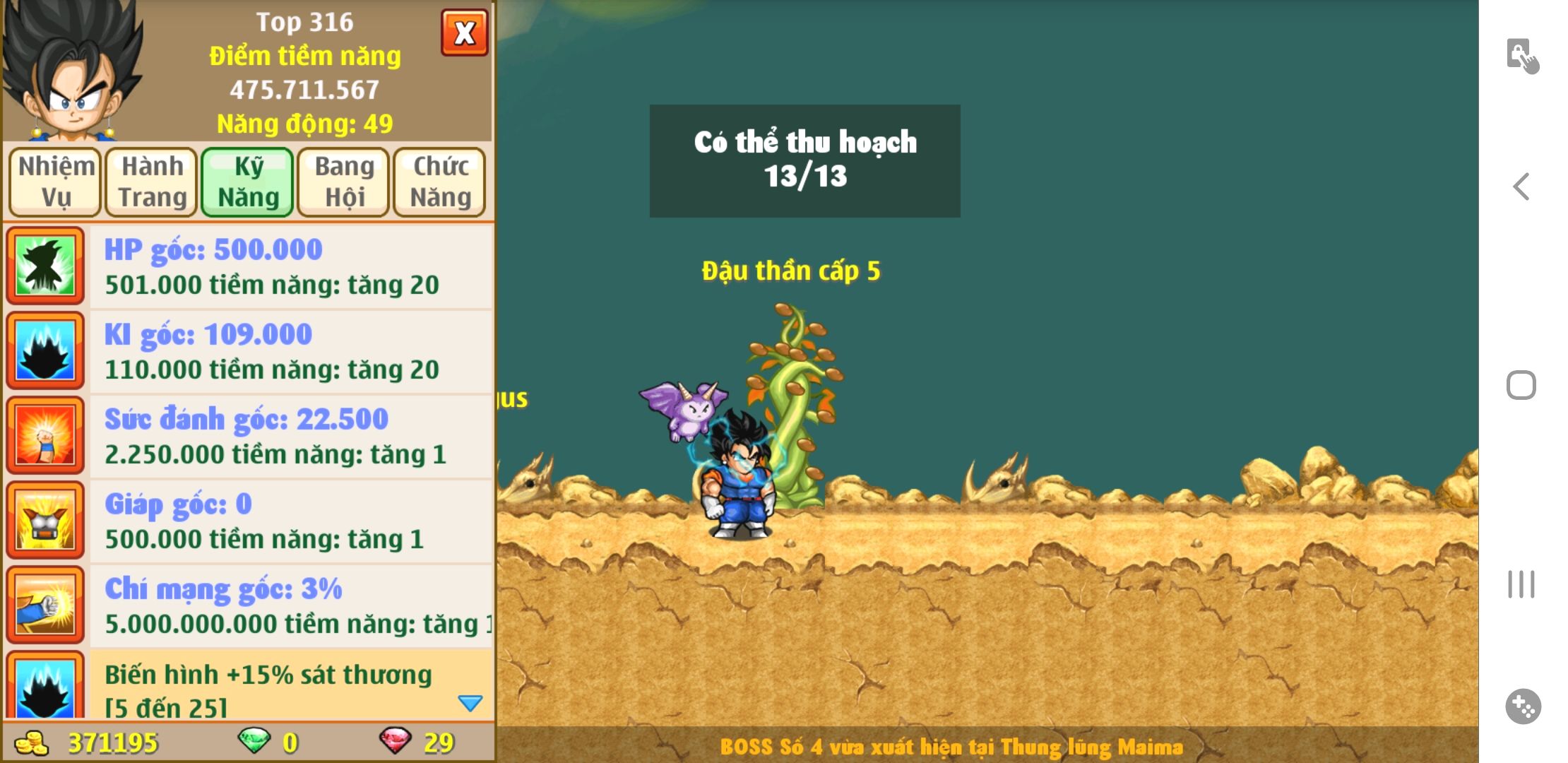Tap the Android home square button
This screenshot has height=763, width=1568.
click(x=1521, y=385)
